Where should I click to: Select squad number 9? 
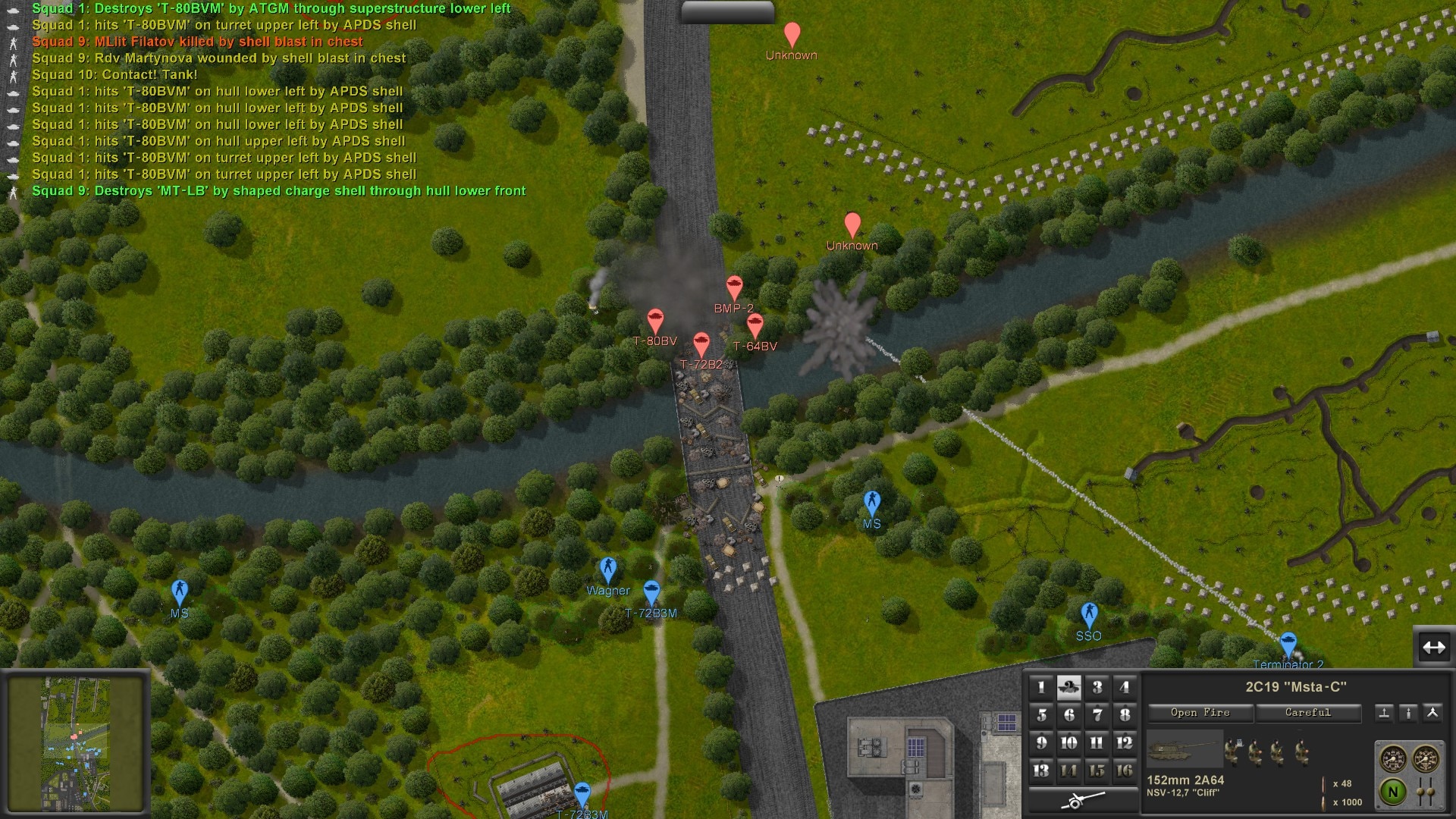coord(1041,743)
